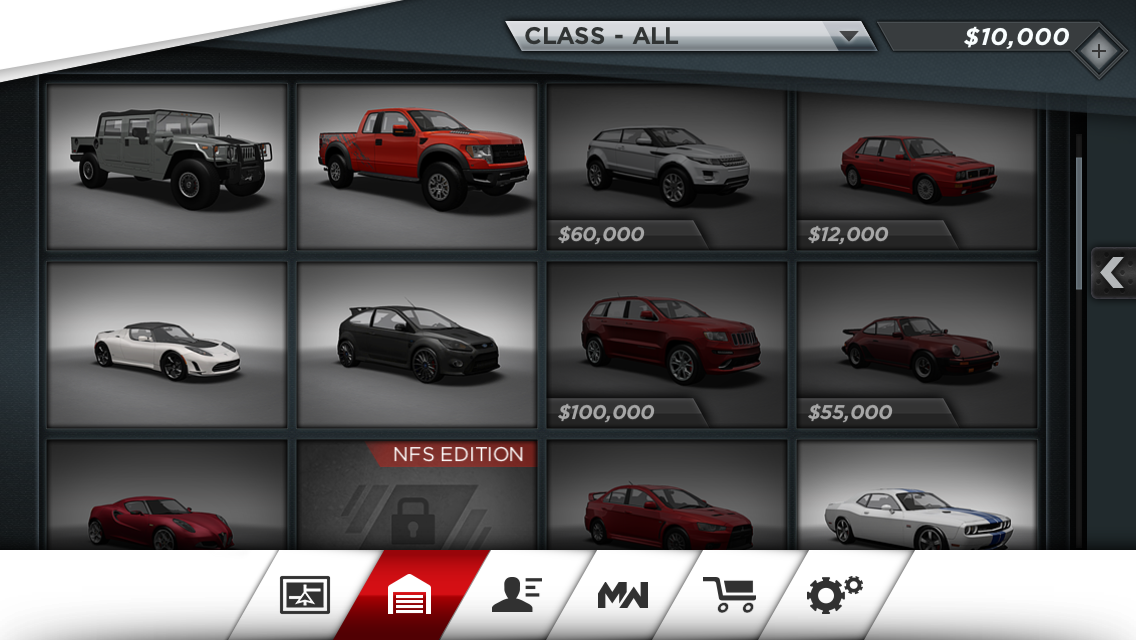Image resolution: width=1136 pixels, height=640 pixels.
Task: Select the white Tesla Roadster tile
Action: click(x=167, y=344)
